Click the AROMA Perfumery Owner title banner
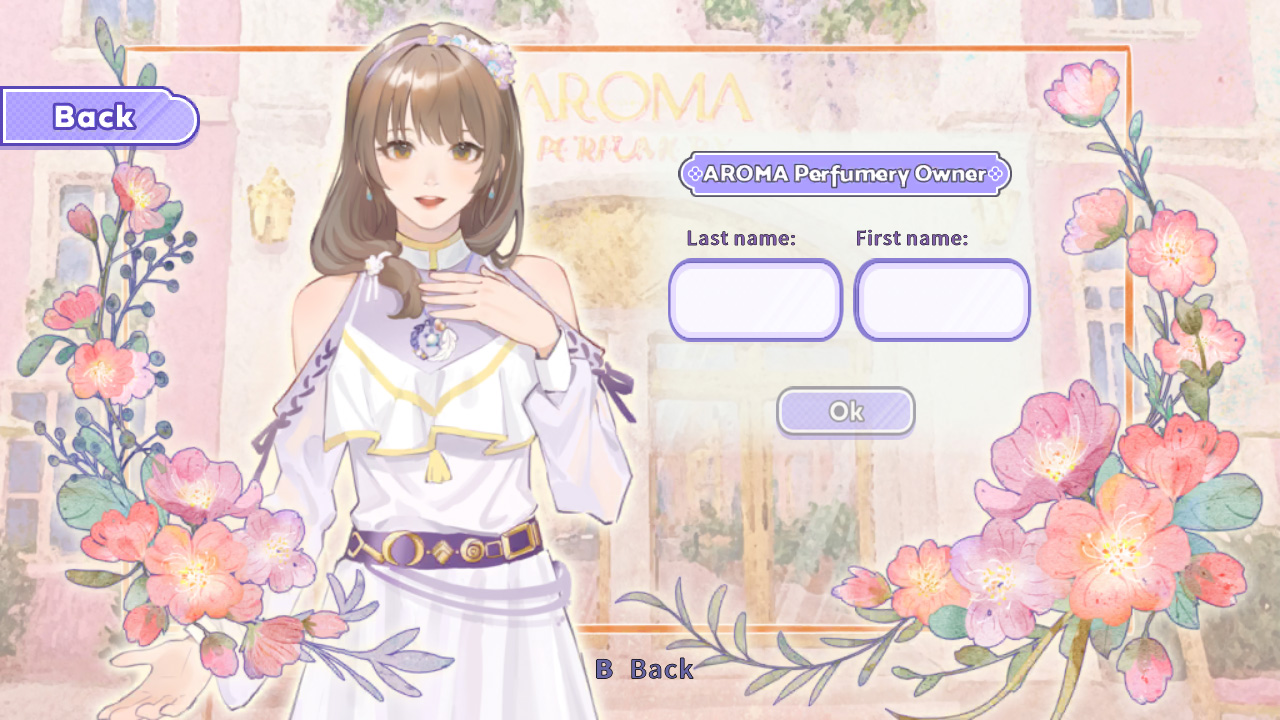 click(x=845, y=173)
